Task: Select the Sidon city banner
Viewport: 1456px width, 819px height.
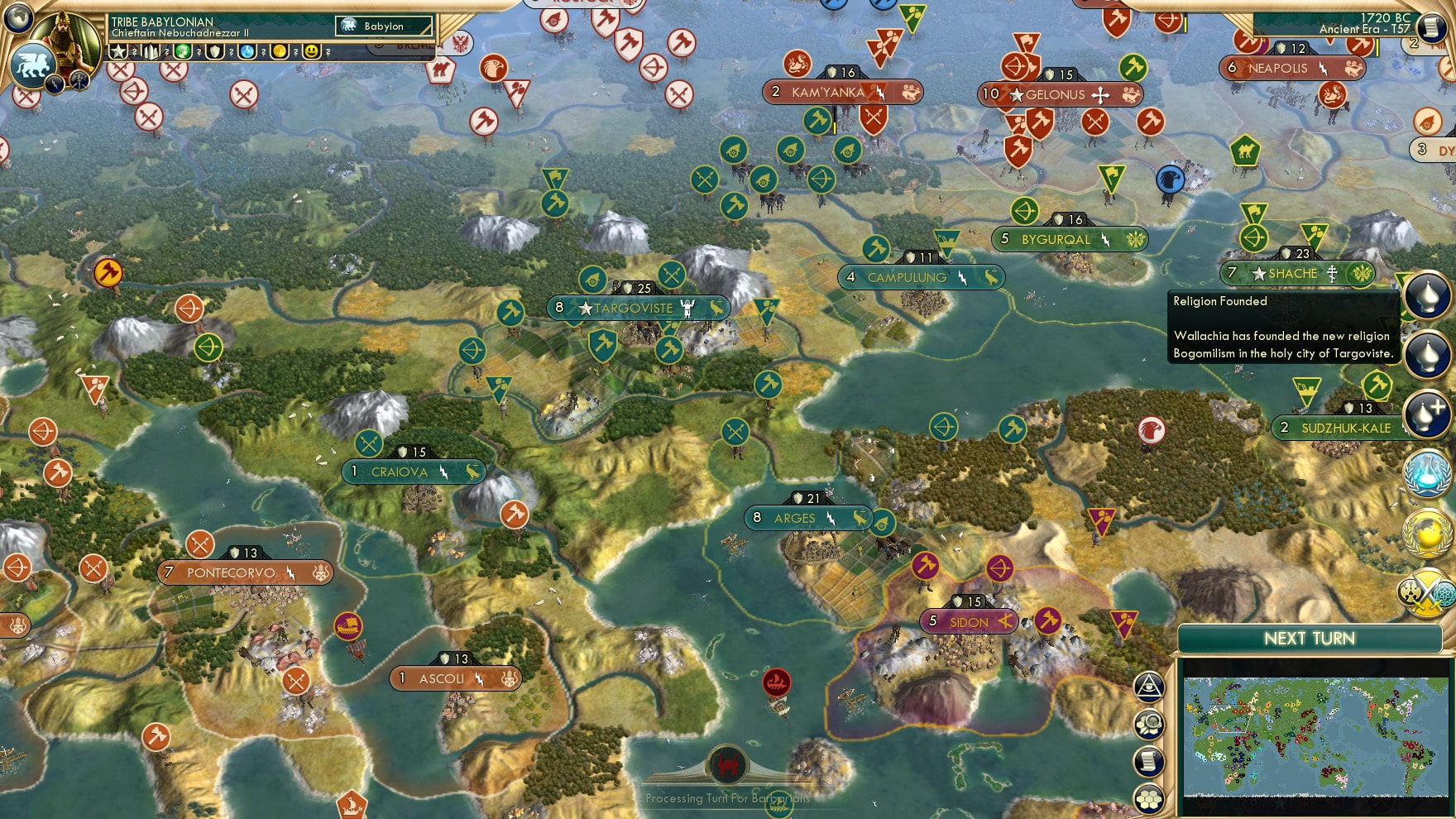Action: point(970,622)
